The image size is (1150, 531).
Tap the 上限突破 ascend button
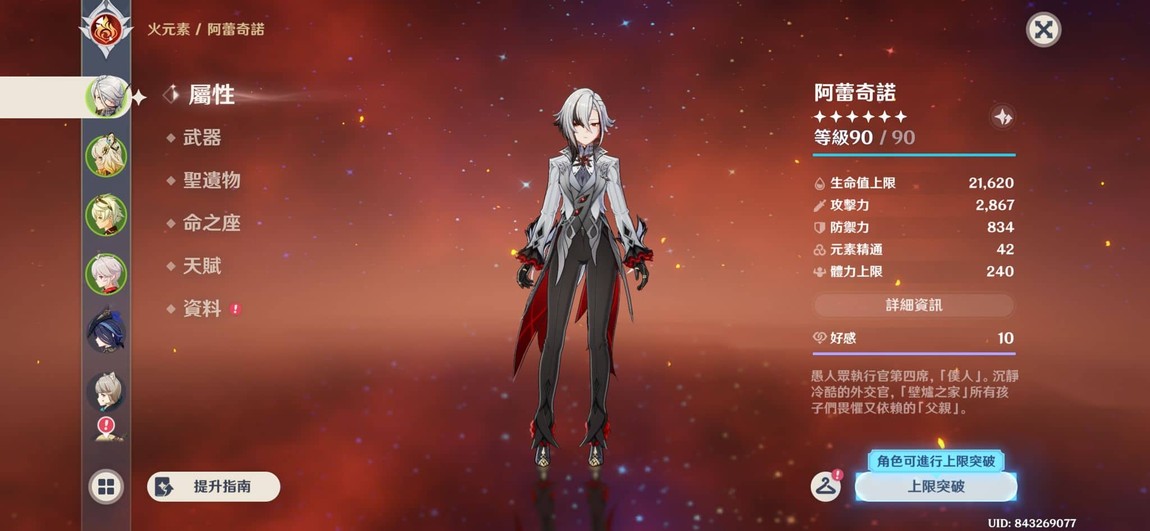936,487
